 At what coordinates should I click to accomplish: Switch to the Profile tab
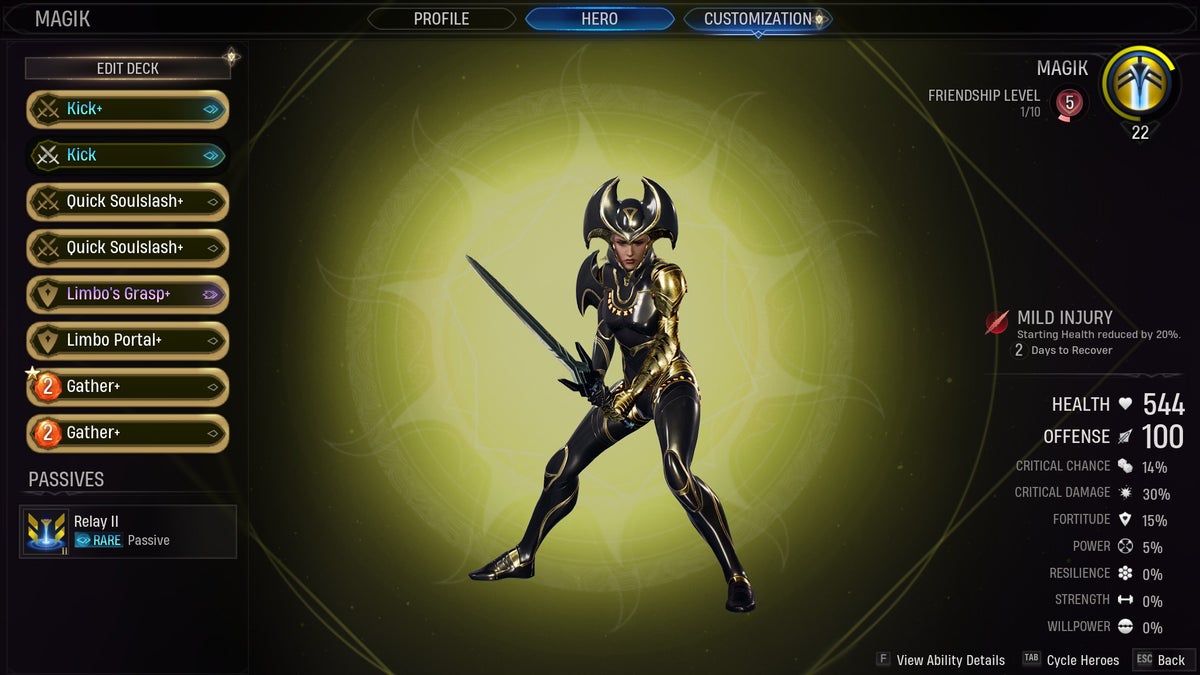(x=441, y=19)
